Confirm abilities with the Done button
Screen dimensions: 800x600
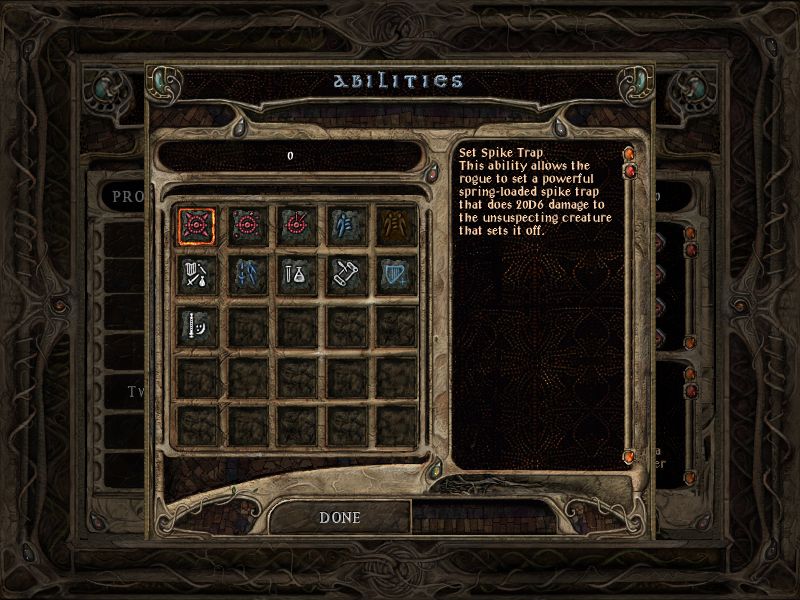340,518
